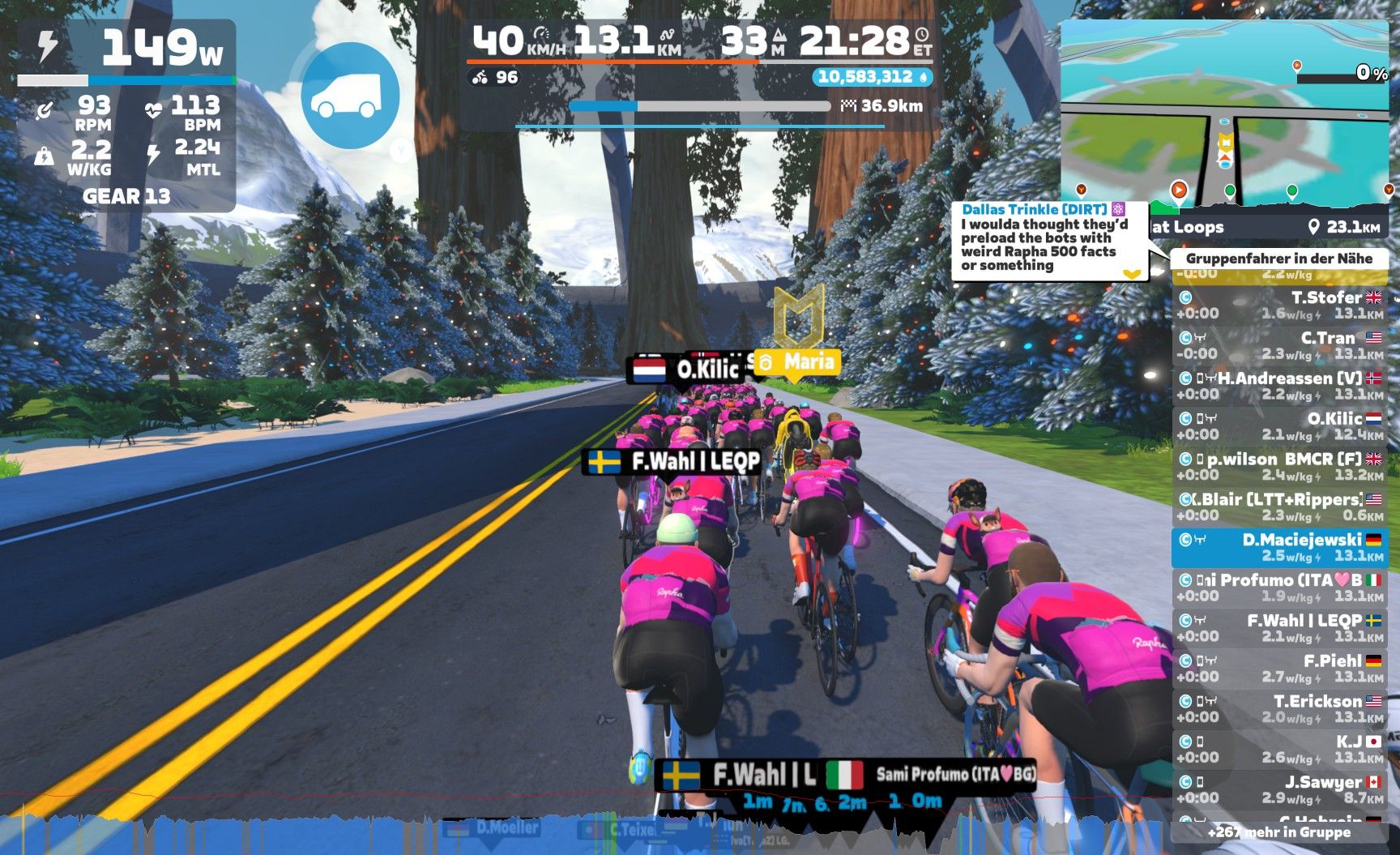Image resolution: width=1400 pixels, height=855 pixels.
Task: Choose C.Tran from the riders list
Action: click(1280, 346)
